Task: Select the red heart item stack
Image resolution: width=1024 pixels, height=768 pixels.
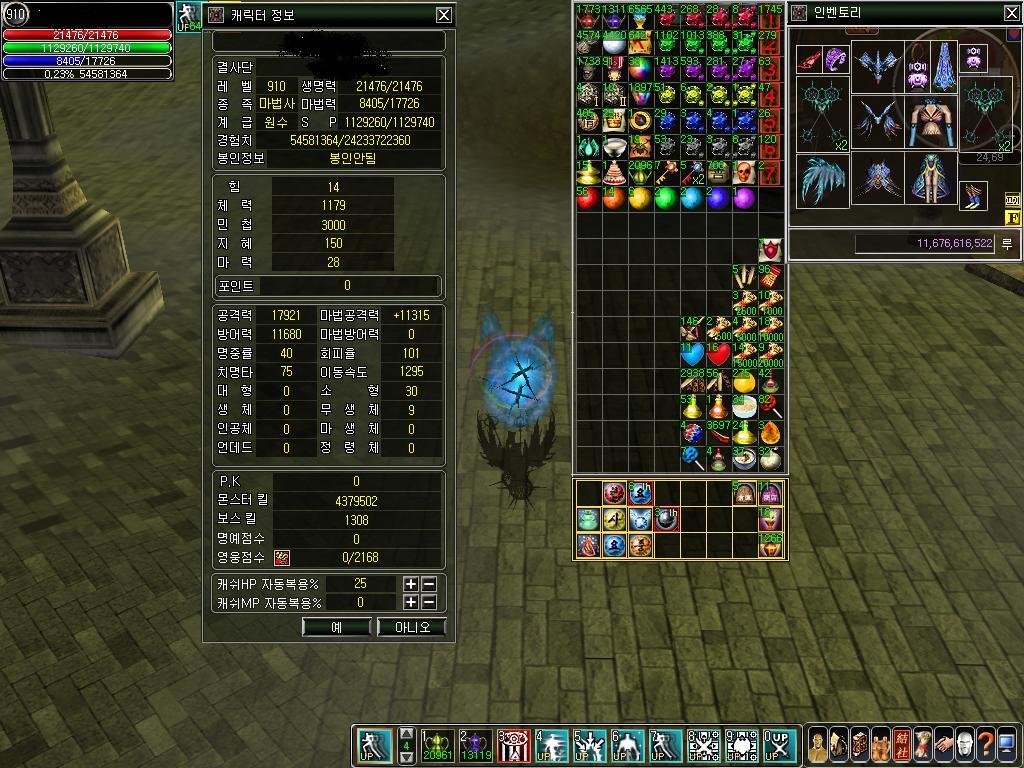Action: [718, 355]
